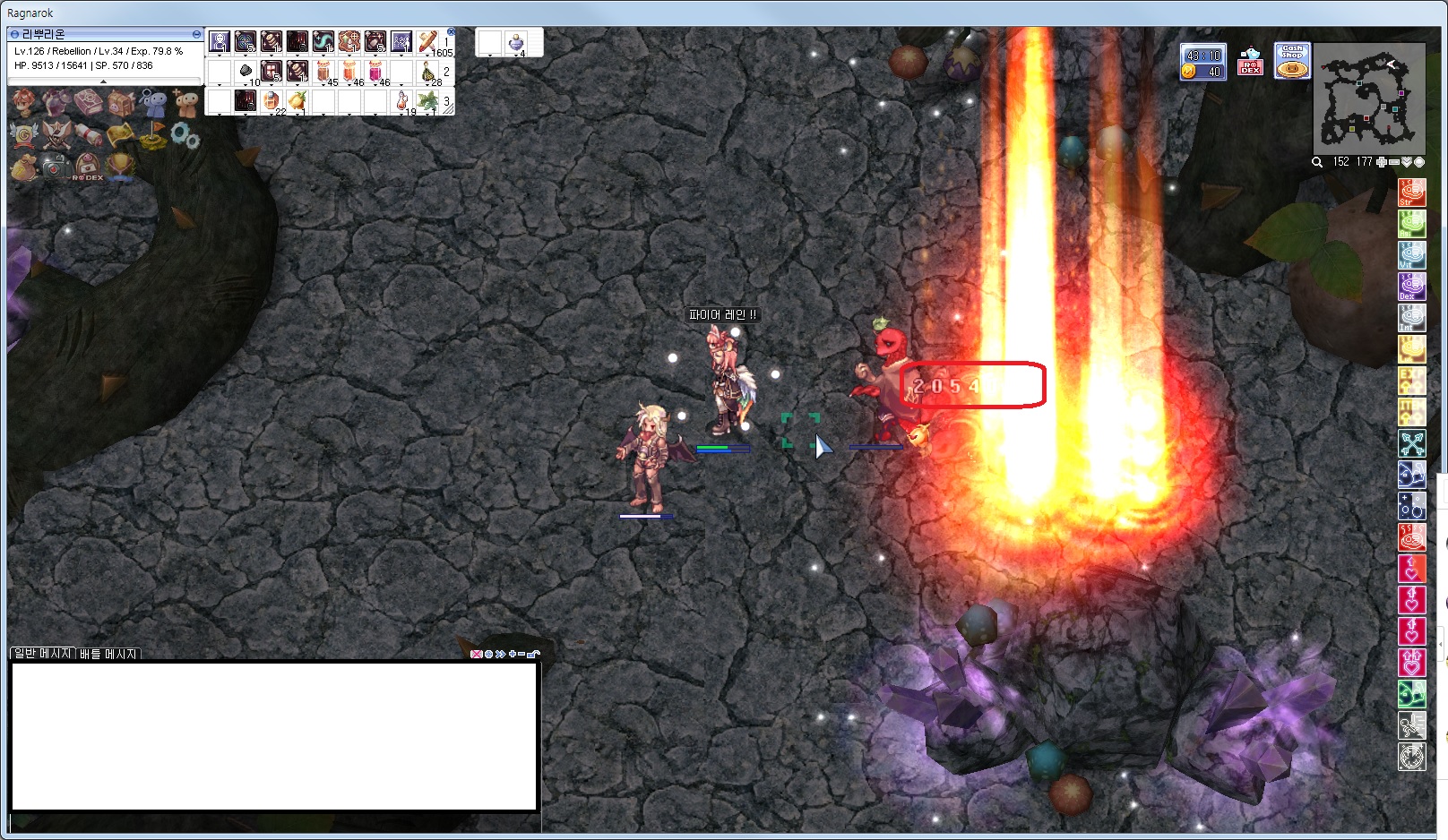
Task: Use the pink potion jar hotkey slot
Action: pos(375,72)
